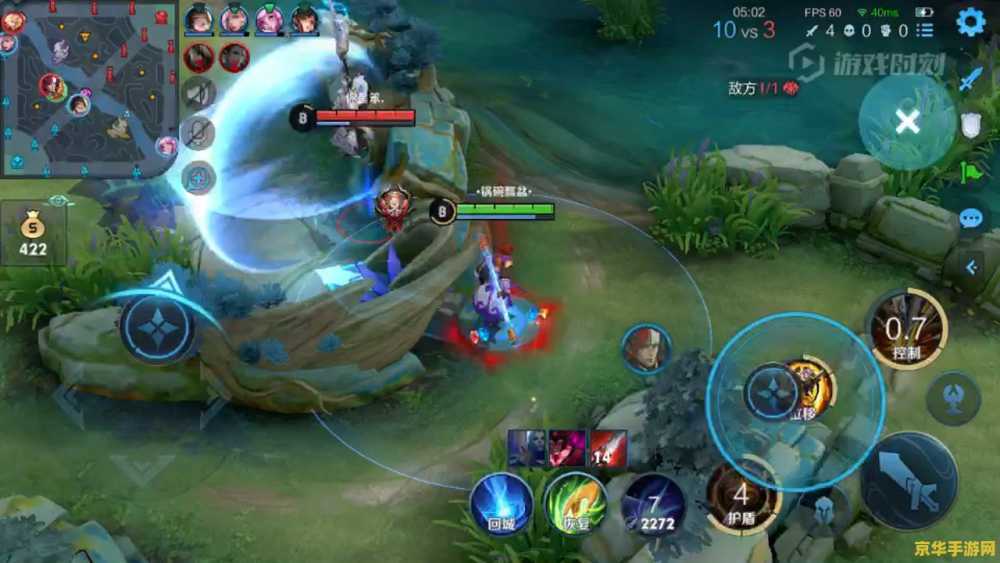Tap the minimap

click(x=88, y=88)
